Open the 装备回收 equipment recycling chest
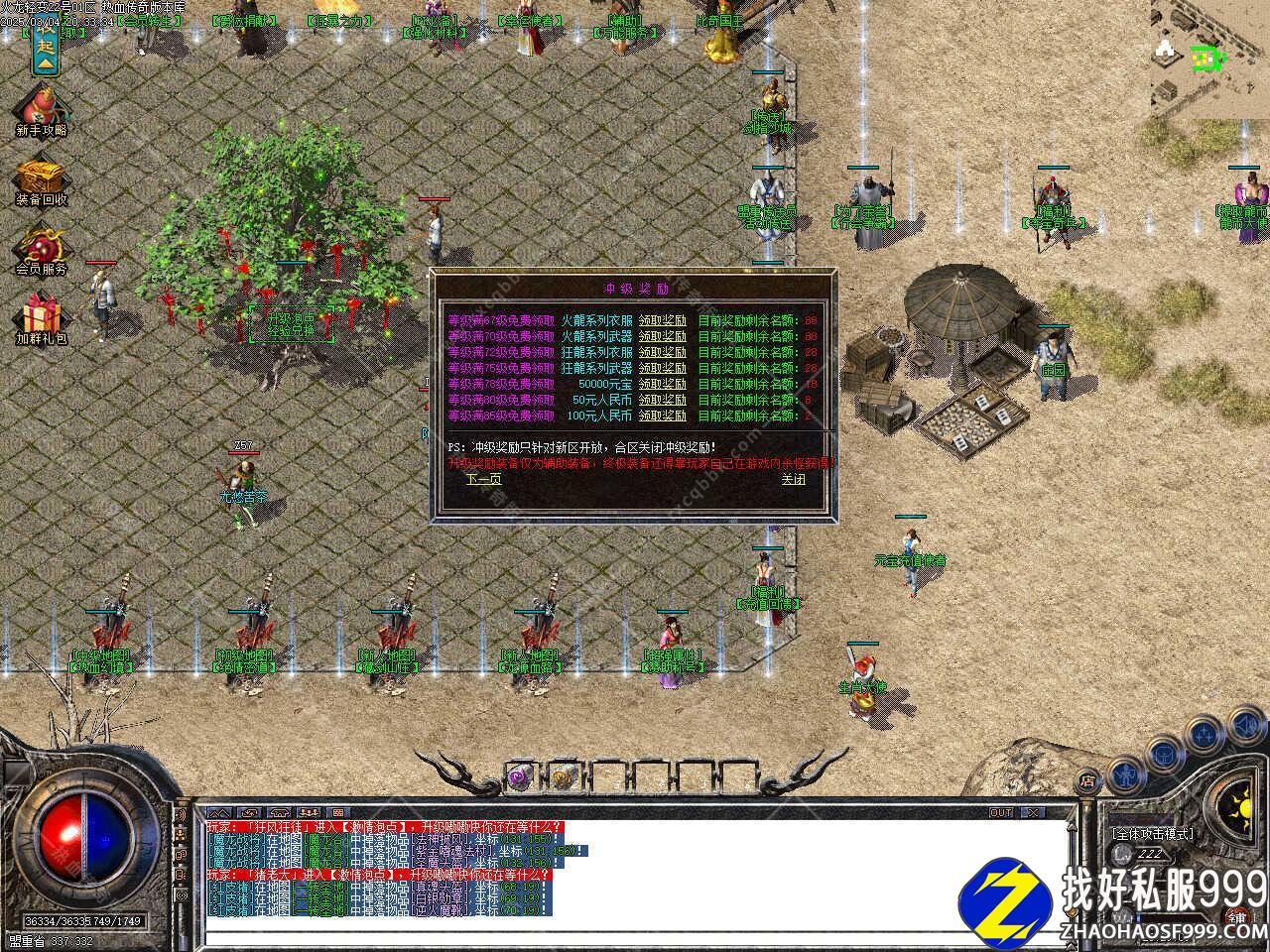This screenshot has height=952, width=1270. [x=42, y=181]
